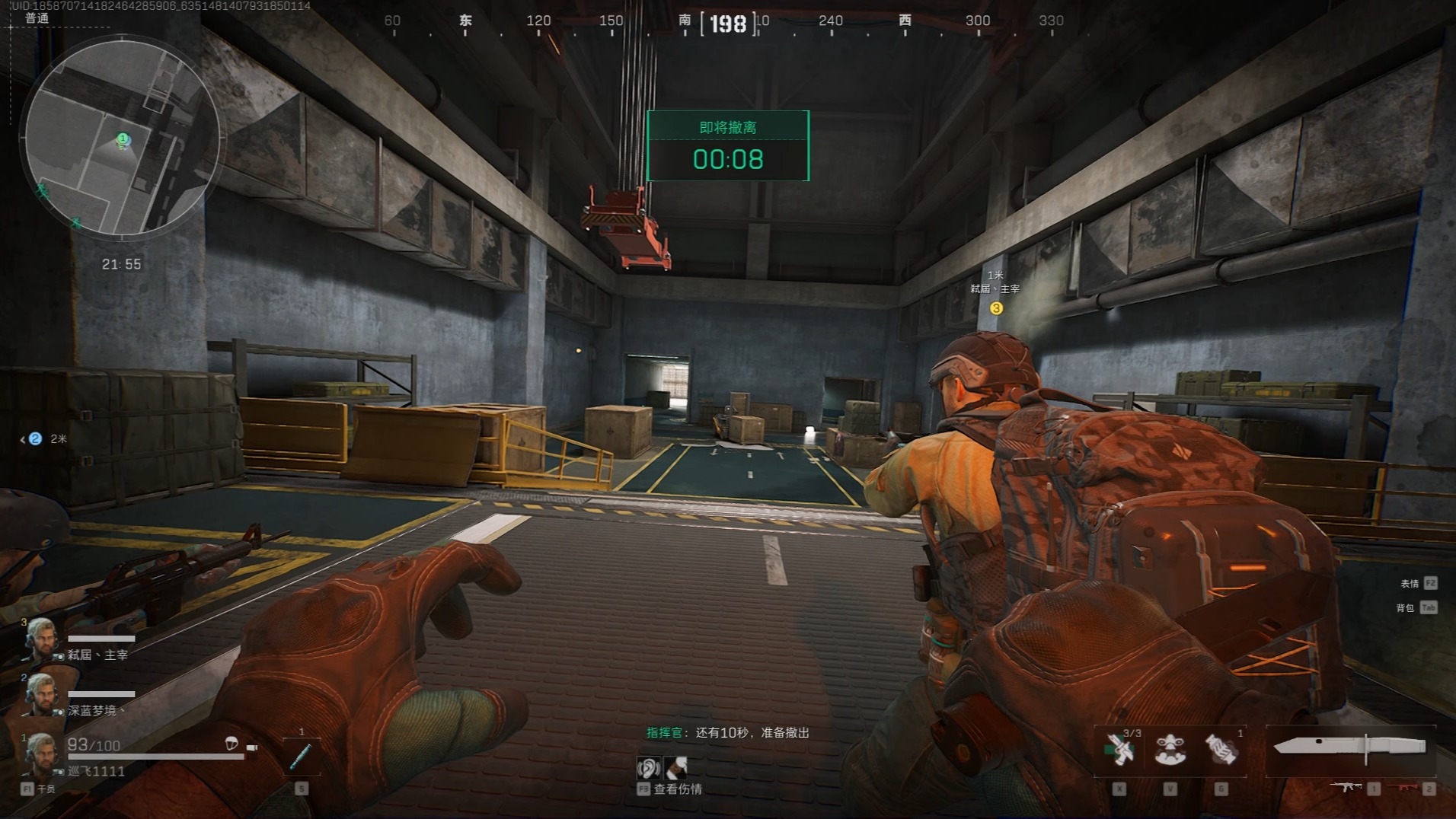This screenshot has width=1456, height=819.
Task: Select teammate 弑屆、主宰 portrait
Action: [x=41, y=640]
